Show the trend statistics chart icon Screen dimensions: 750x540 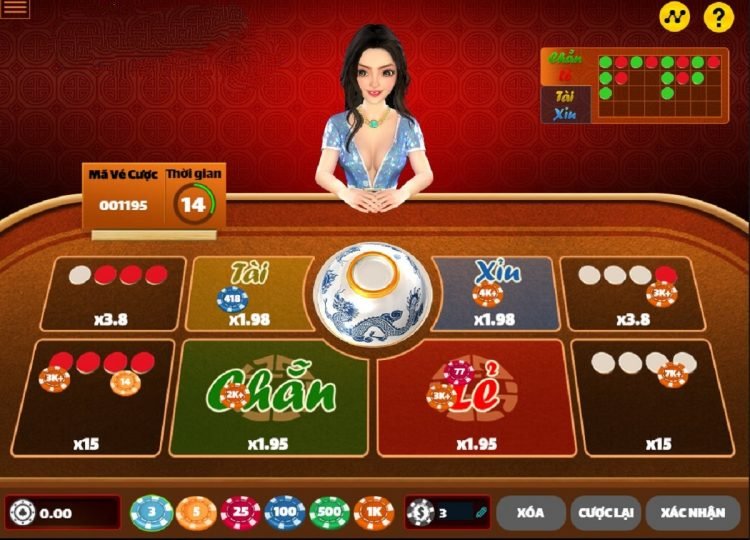pos(675,17)
